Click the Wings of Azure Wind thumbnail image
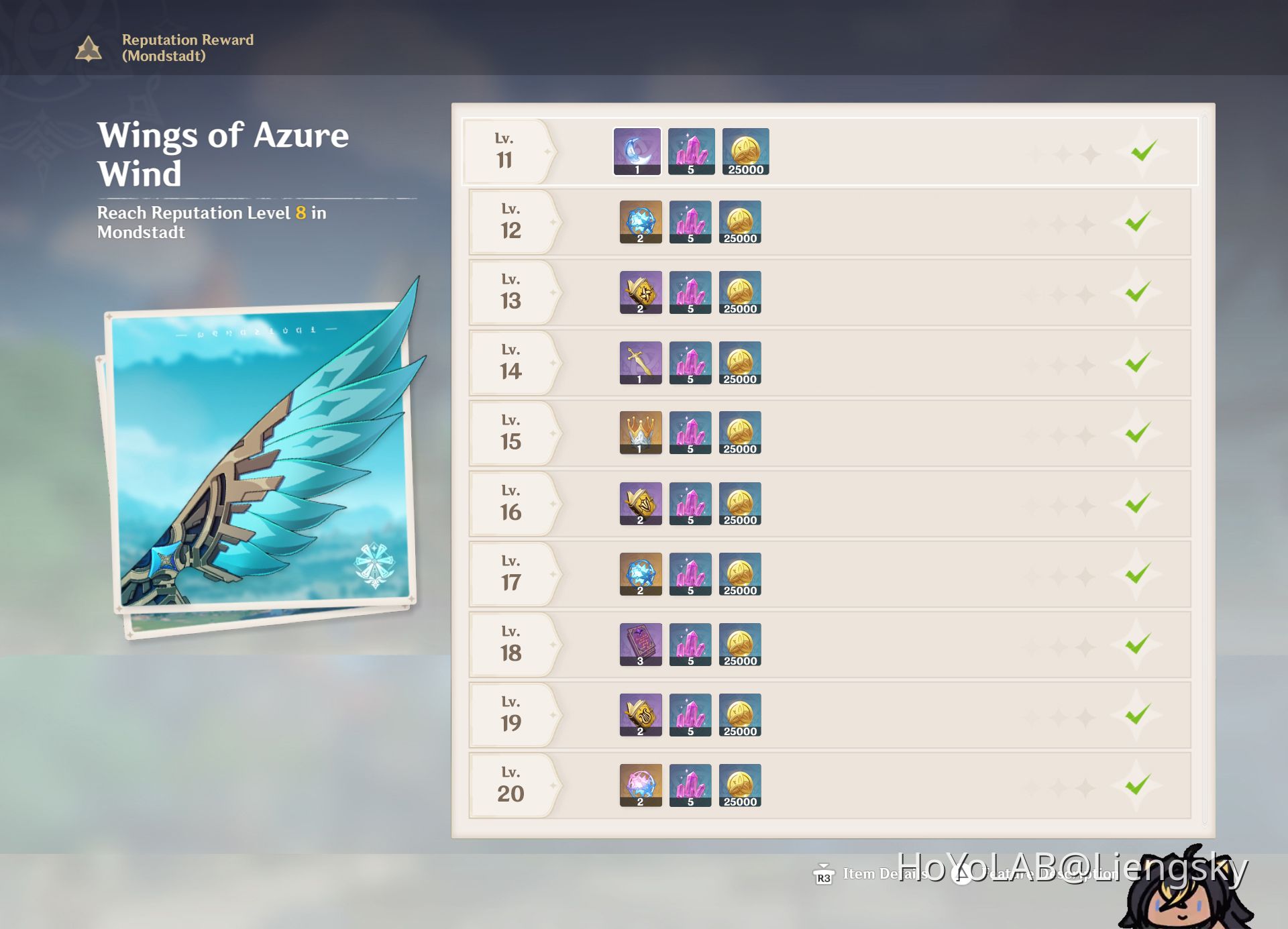Screen dimensions: 1288x929 (262, 463)
